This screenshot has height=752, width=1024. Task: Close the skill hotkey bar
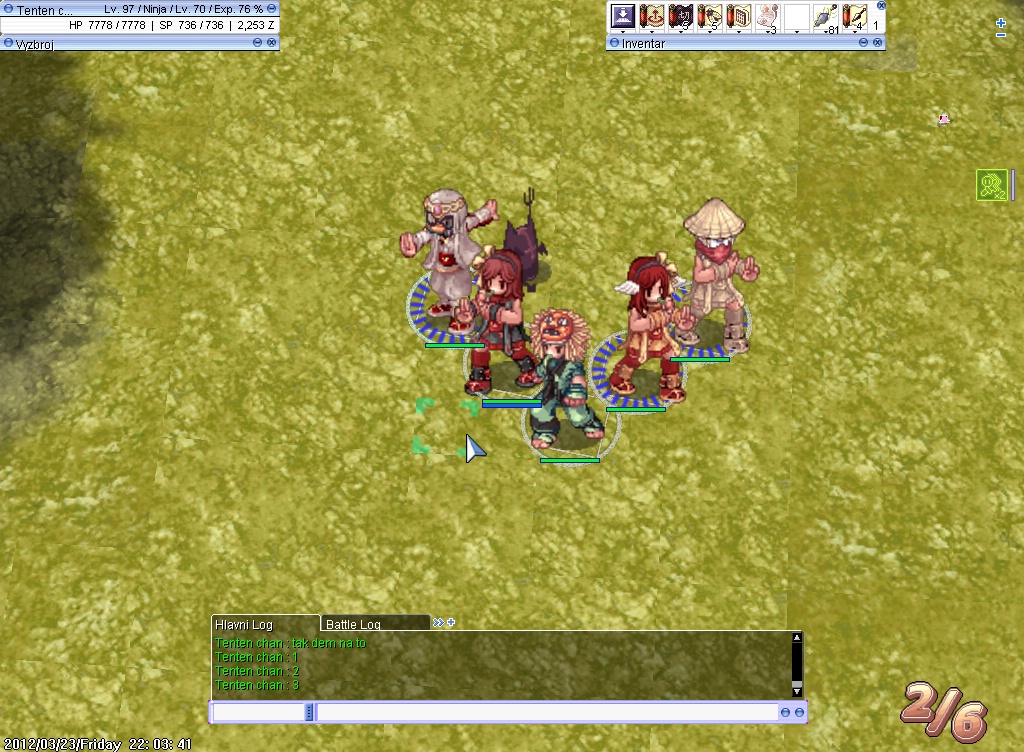[881, 5]
